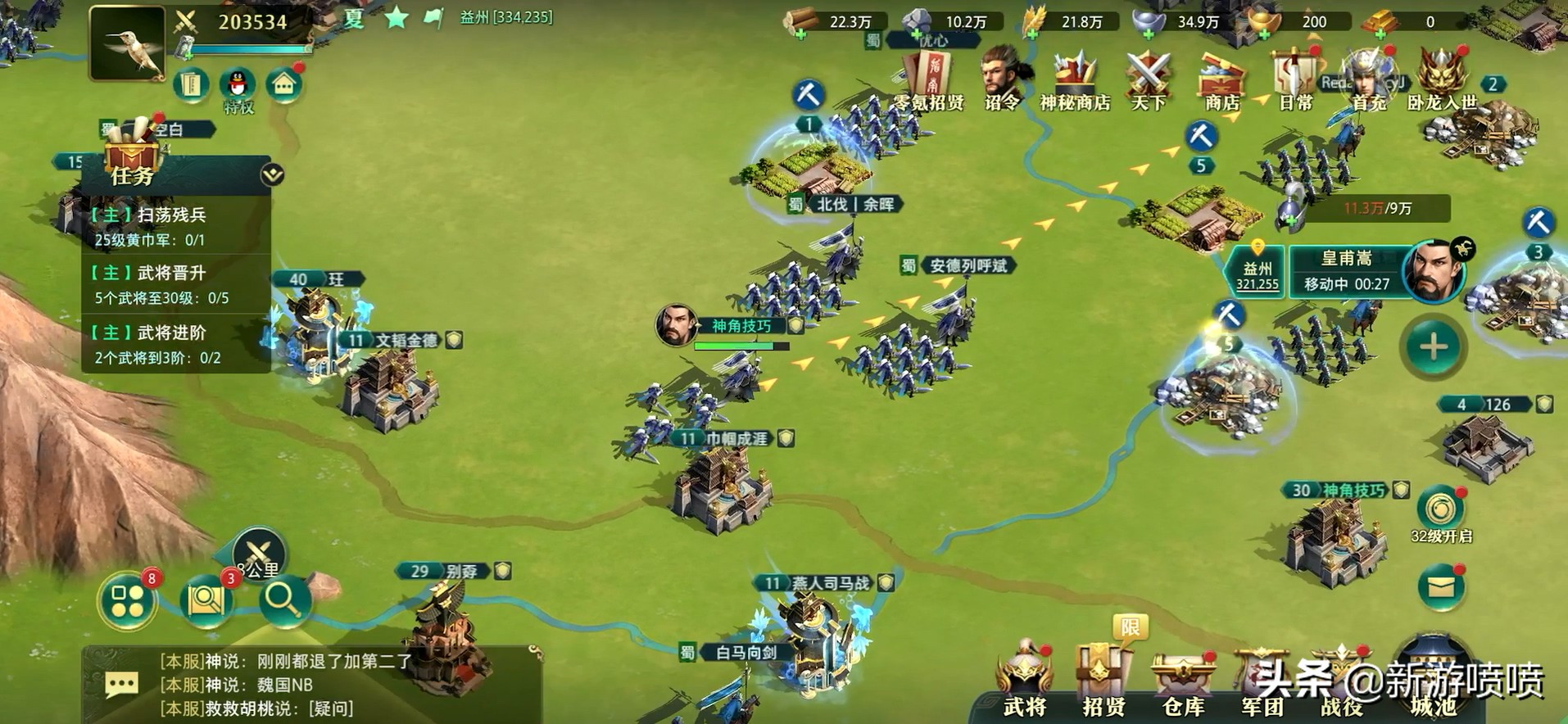Open the 日常 daily activities icon
The width and height of the screenshot is (1568, 724).
1295,80
